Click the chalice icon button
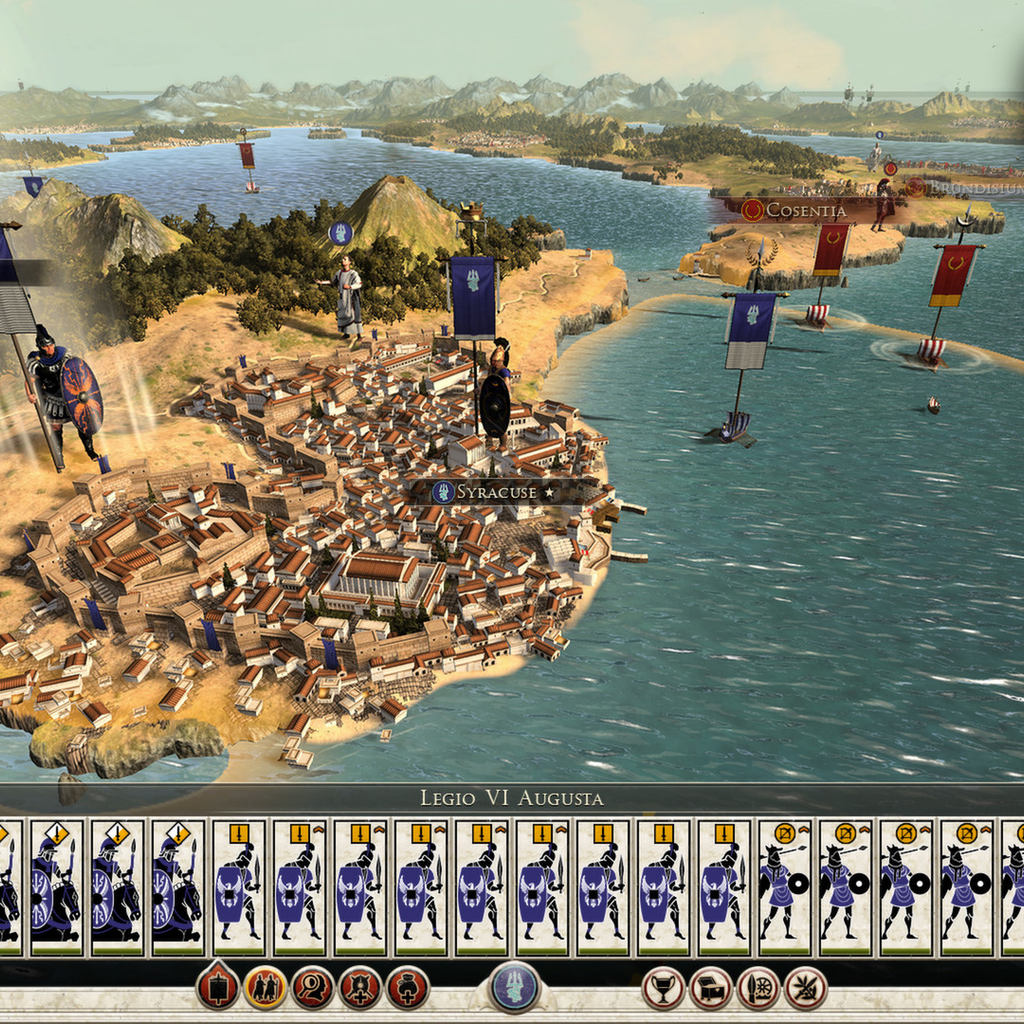This screenshot has width=1024, height=1024. [664, 988]
